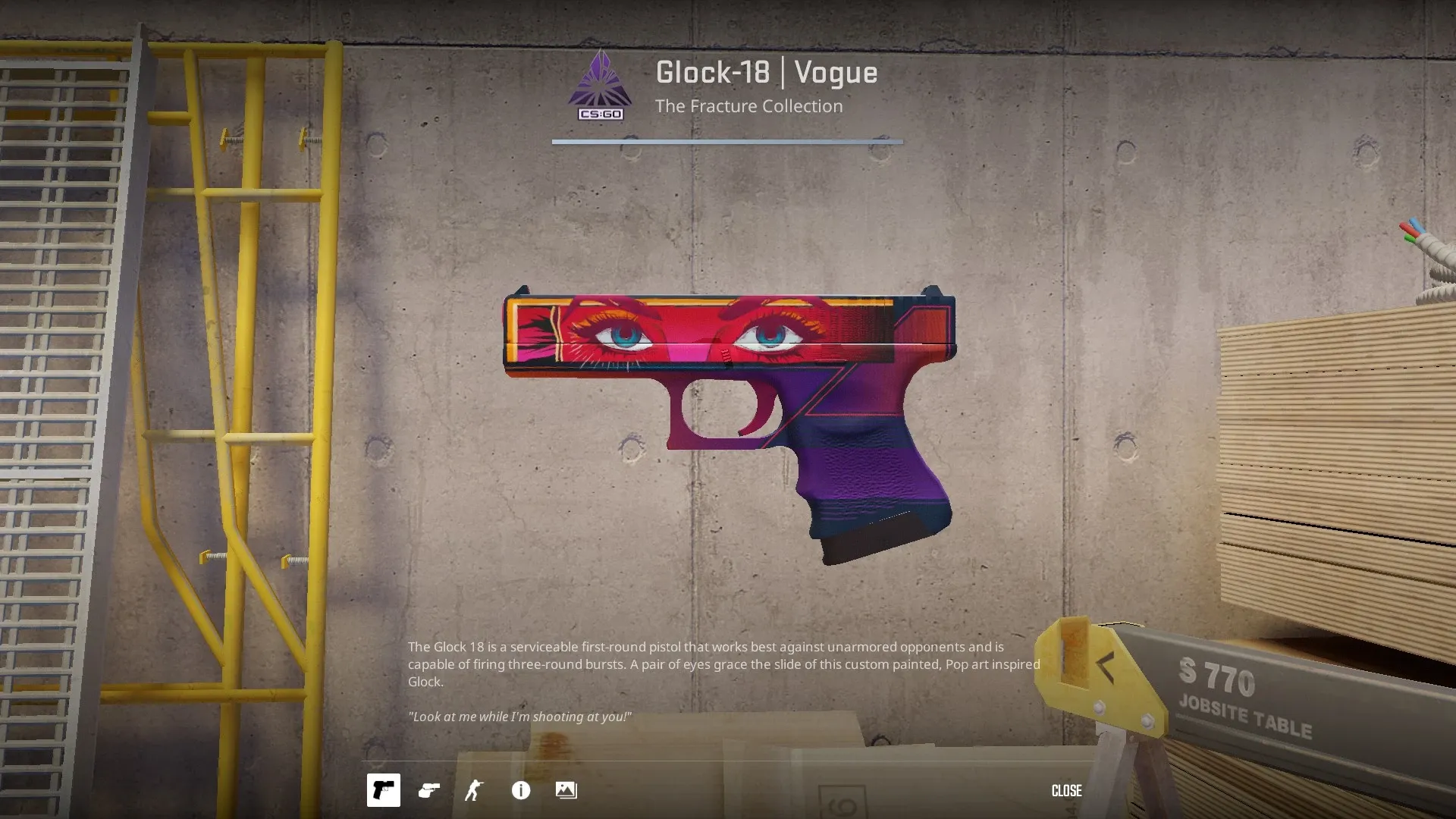Select the pistol side-view inspect icon
The width and height of the screenshot is (1456, 819).
pos(383,790)
